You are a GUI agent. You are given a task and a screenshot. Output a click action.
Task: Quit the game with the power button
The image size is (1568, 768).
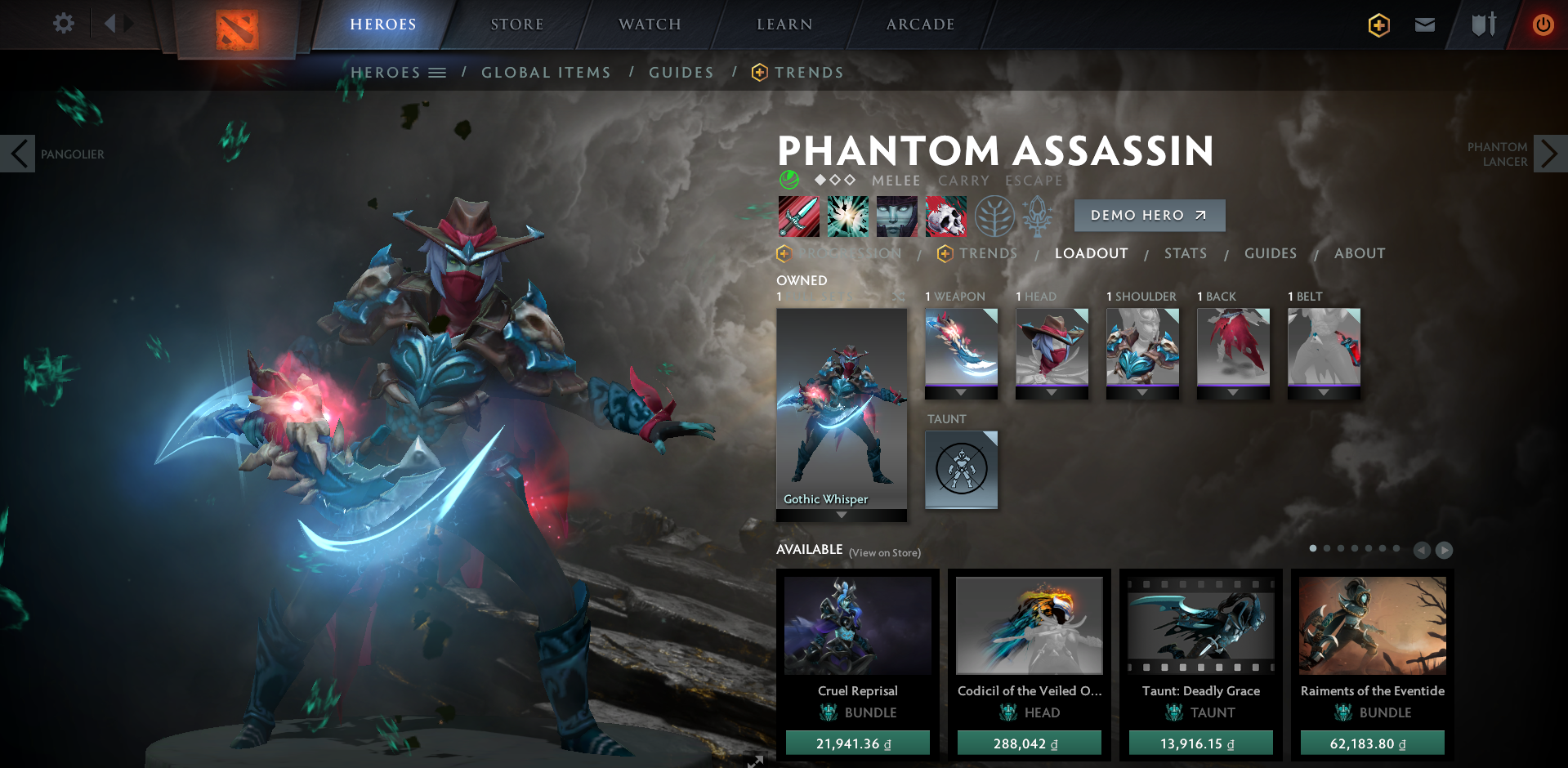tap(1543, 25)
